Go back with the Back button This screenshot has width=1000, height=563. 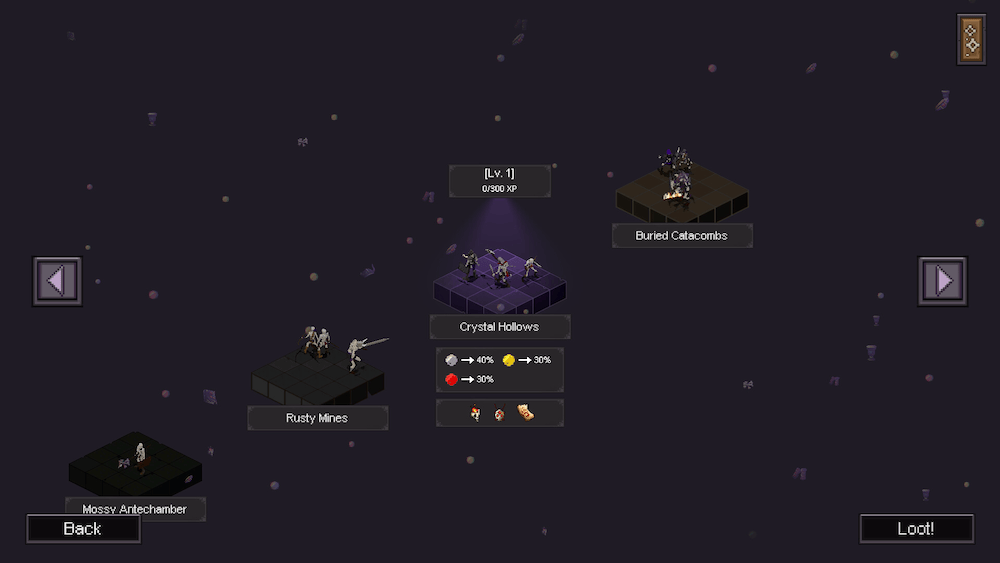click(x=83, y=528)
